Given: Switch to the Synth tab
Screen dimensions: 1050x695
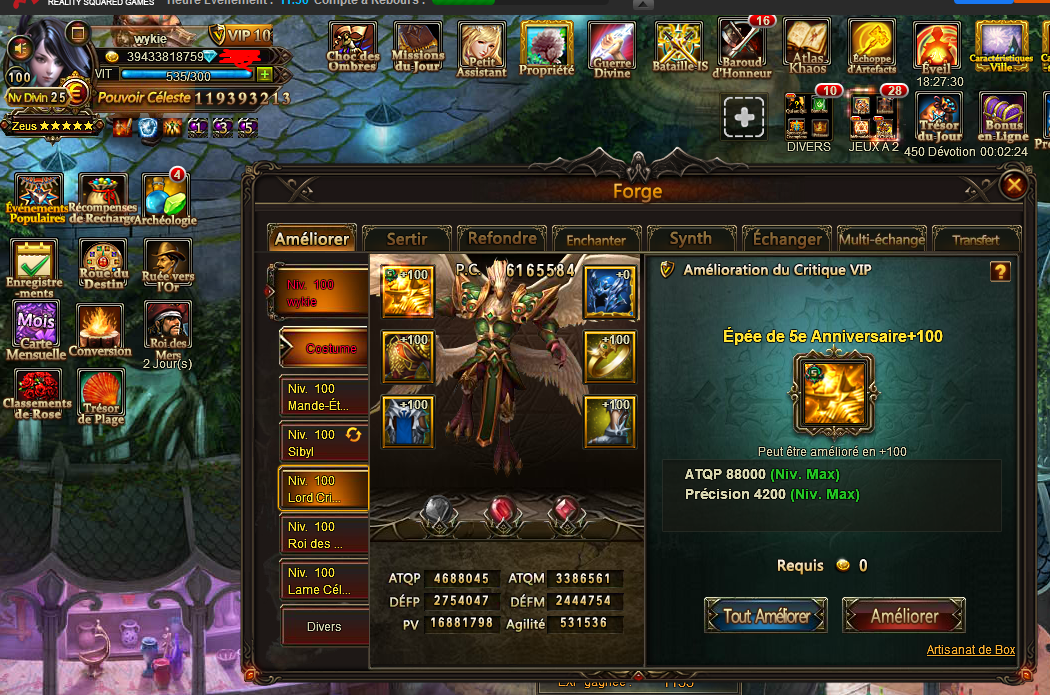Looking at the screenshot, I should [690, 239].
